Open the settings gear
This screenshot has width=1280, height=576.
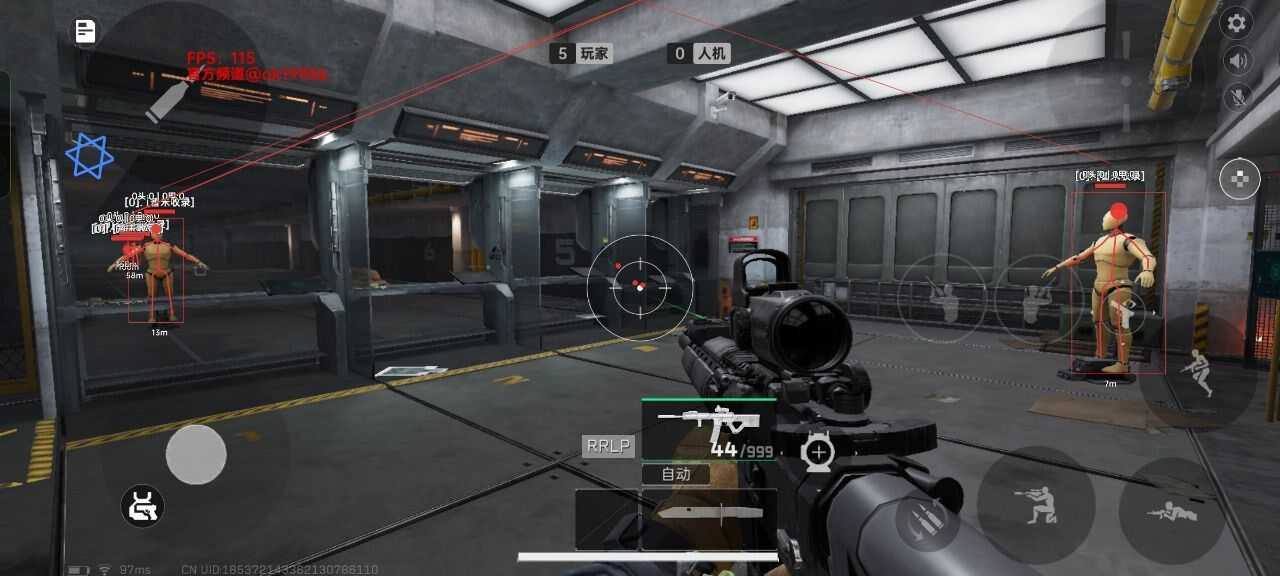1238,24
